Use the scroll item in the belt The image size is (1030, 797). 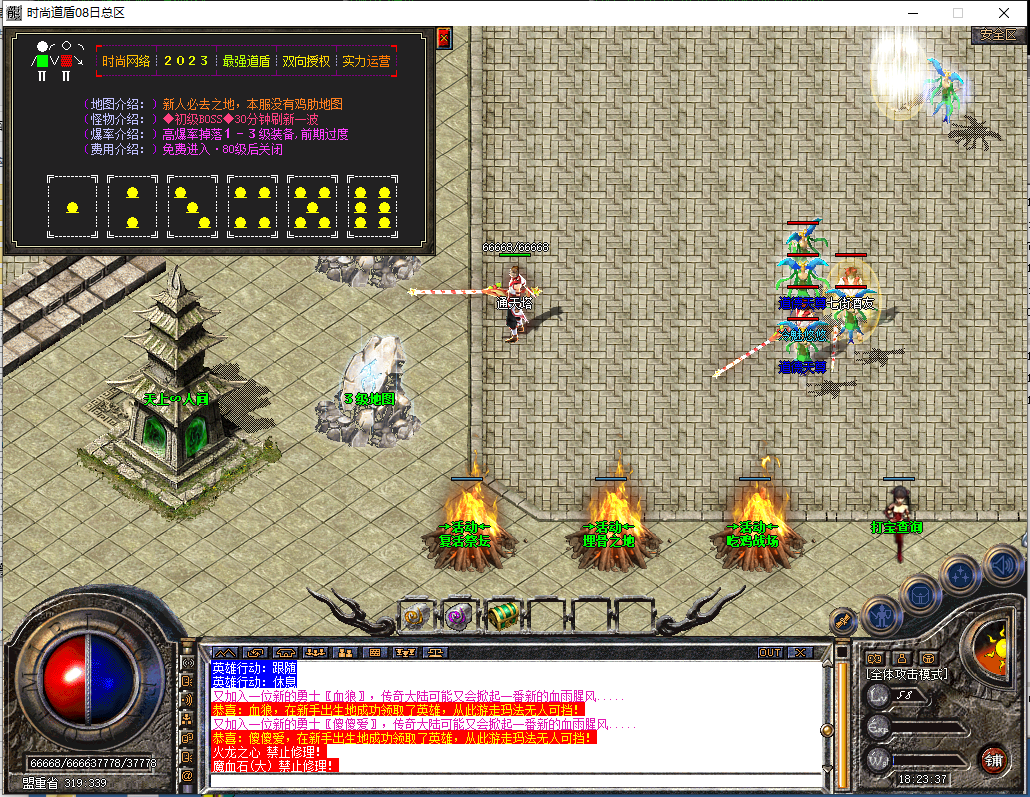(x=416, y=616)
